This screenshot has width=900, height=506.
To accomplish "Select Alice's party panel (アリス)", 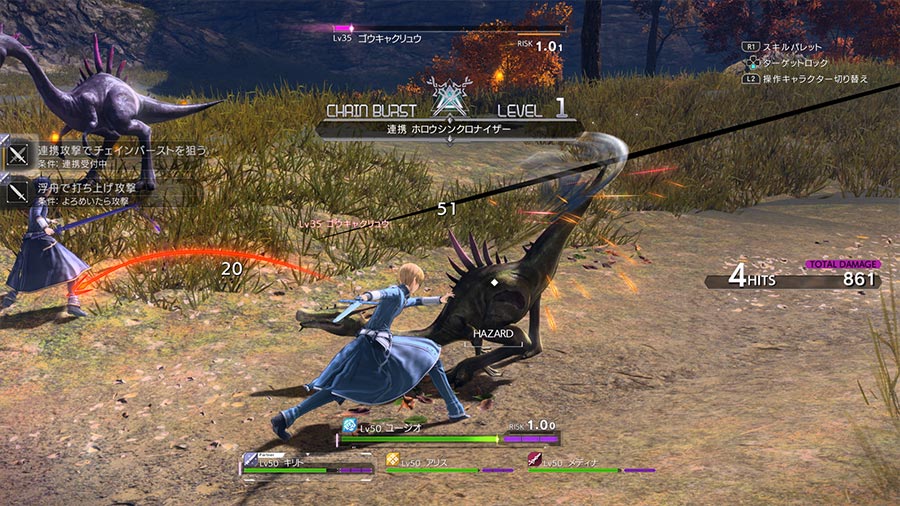I will [x=450, y=464].
